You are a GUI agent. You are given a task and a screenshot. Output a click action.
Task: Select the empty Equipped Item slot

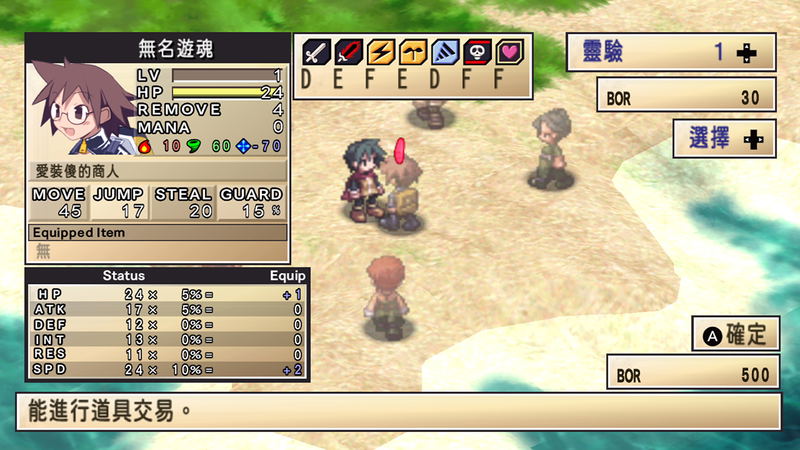158,250
